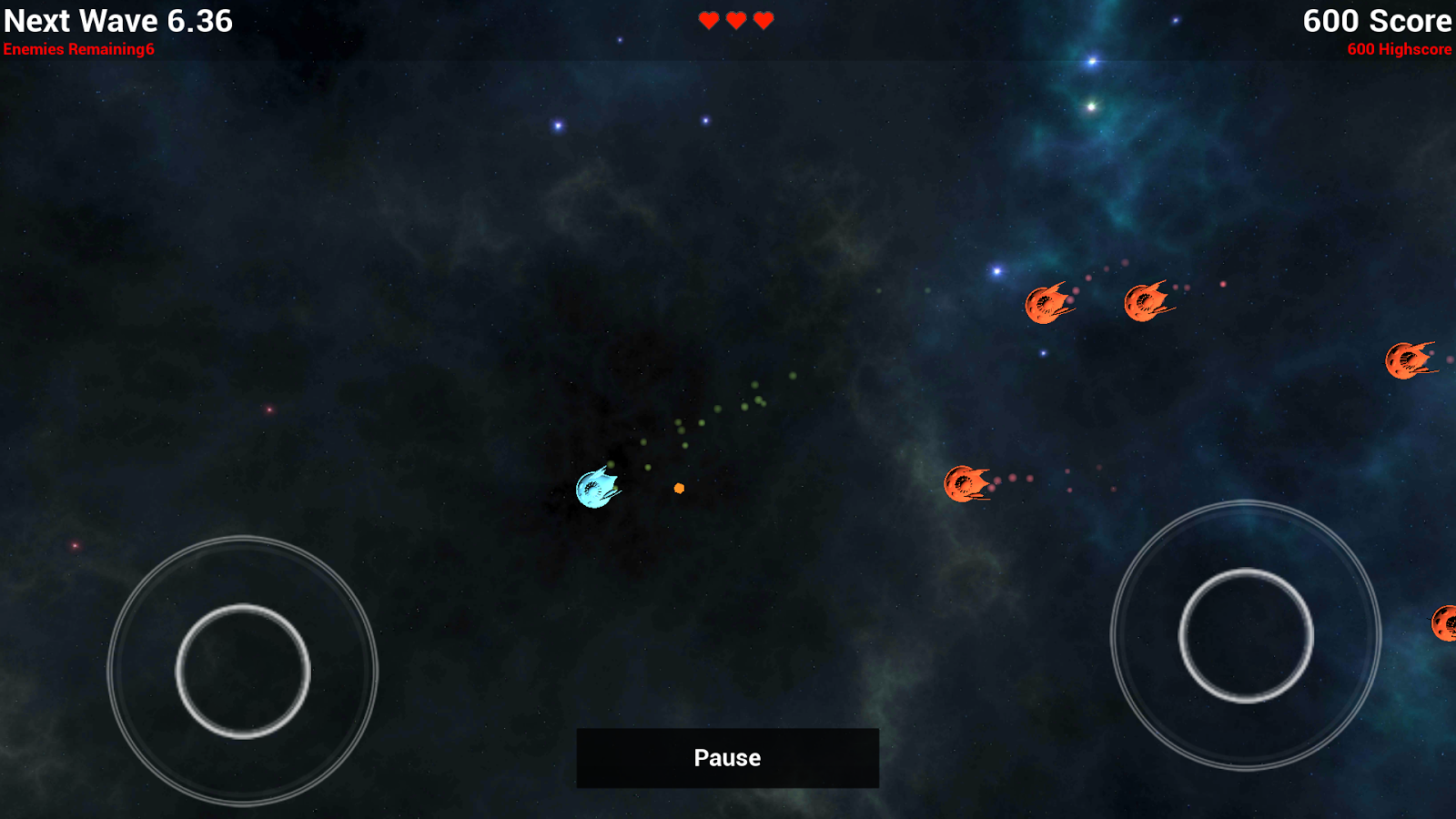Click the middle red heart icon
The height and width of the screenshot is (819, 1456).
(x=735, y=19)
